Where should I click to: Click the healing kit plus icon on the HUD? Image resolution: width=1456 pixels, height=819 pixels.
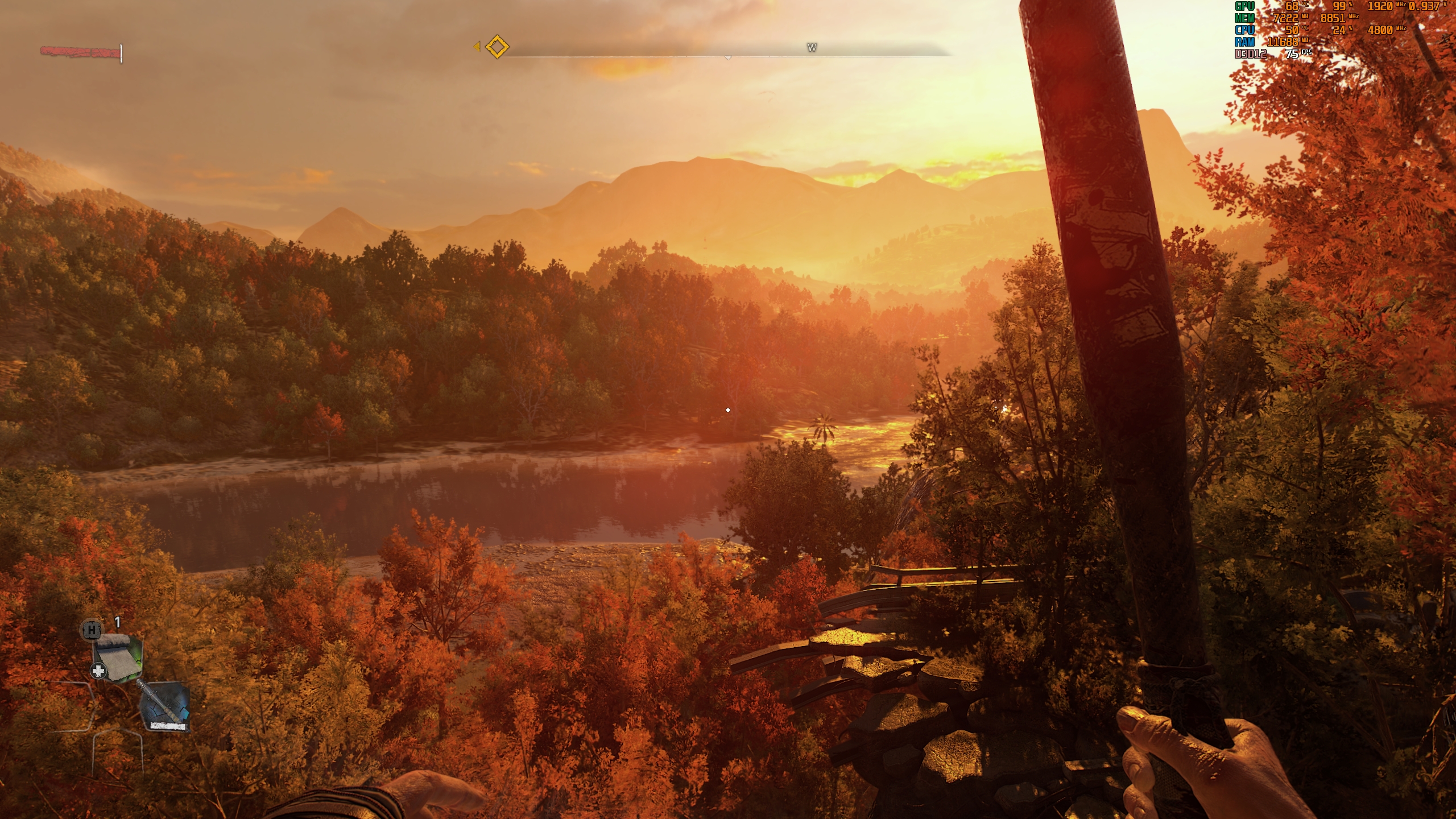tap(99, 670)
